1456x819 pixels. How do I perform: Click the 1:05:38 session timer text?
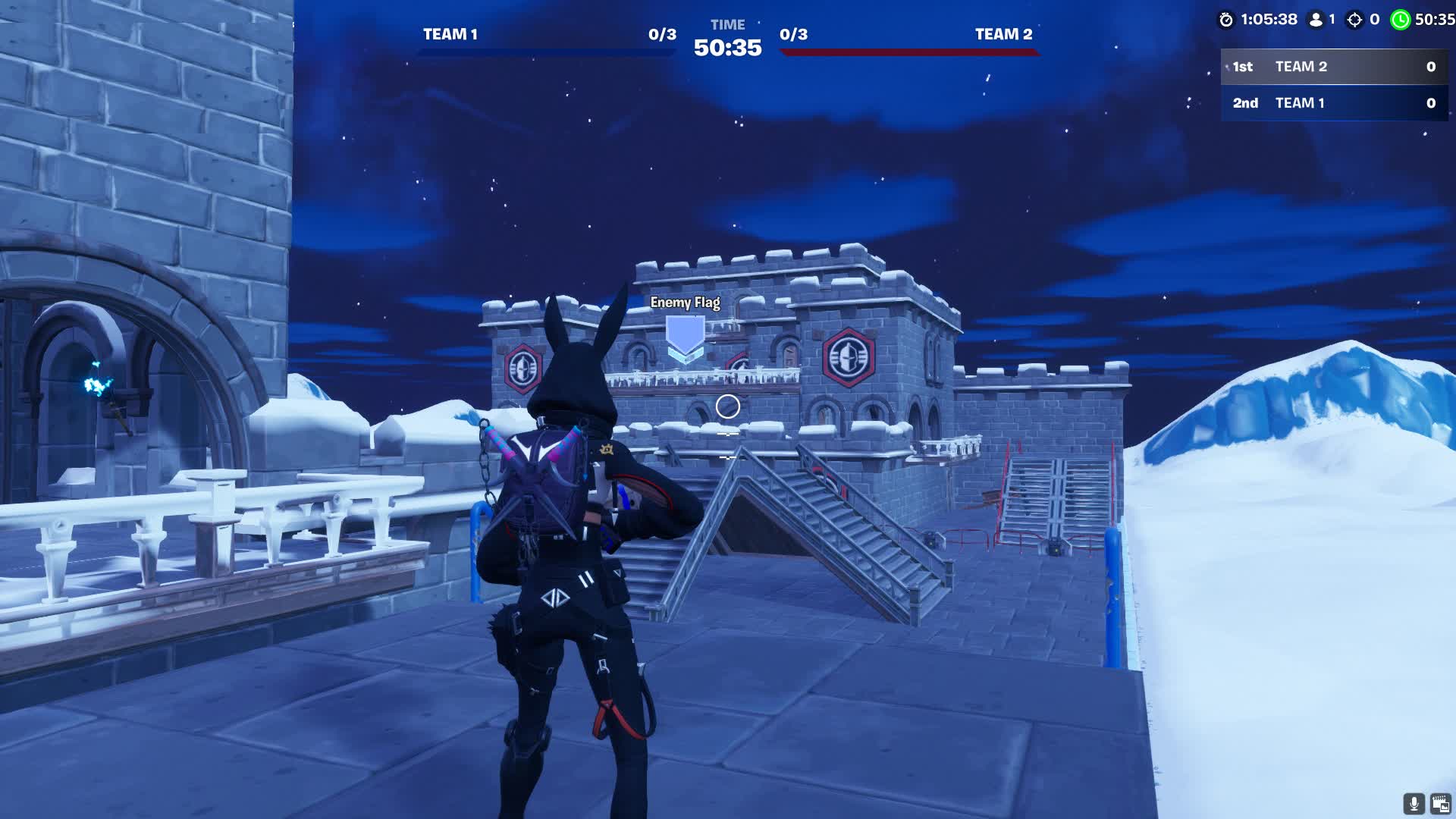[x=1269, y=20]
